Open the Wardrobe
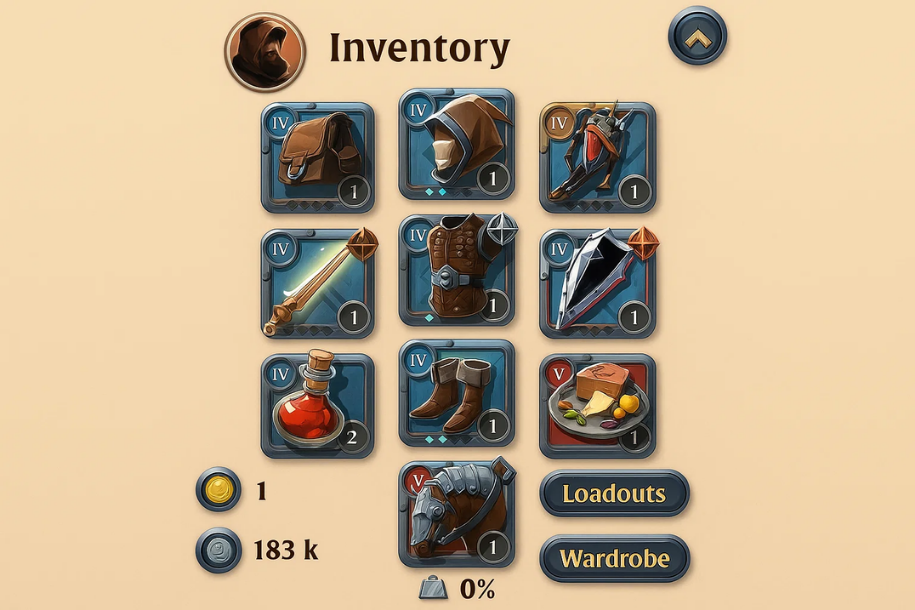The width and height of the screenshot is (915, 610). 614,558
